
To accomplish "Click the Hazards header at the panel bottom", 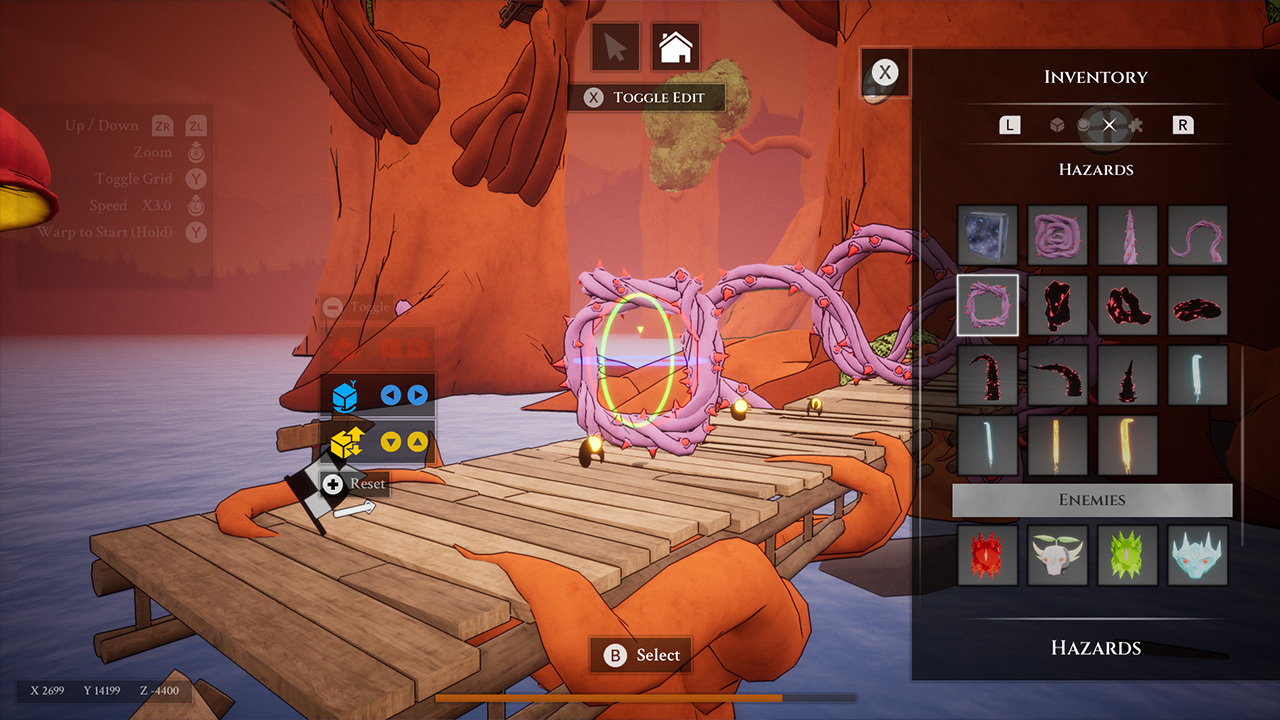I will point(1096,648).
